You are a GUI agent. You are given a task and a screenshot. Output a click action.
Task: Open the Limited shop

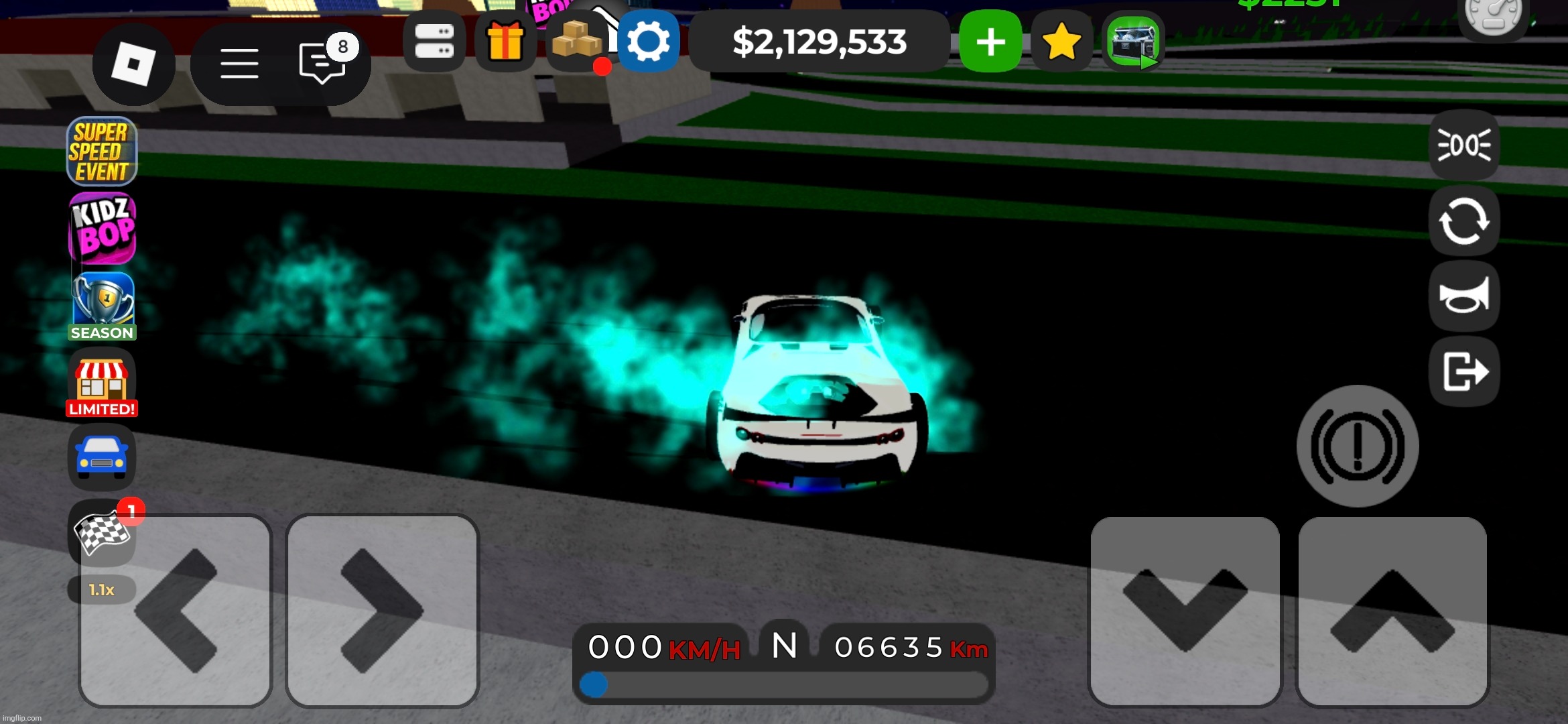[102, 382]
